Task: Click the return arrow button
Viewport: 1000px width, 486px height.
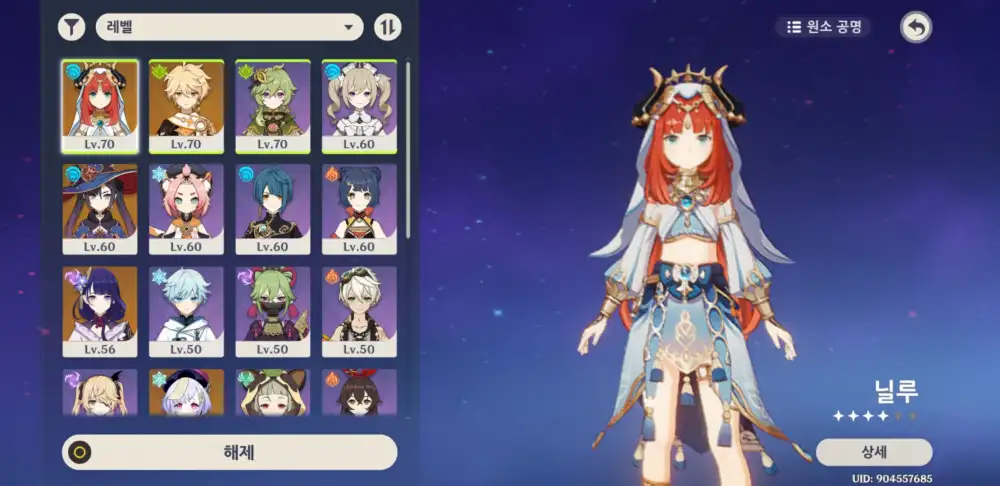Action: [x=915, y=27]
